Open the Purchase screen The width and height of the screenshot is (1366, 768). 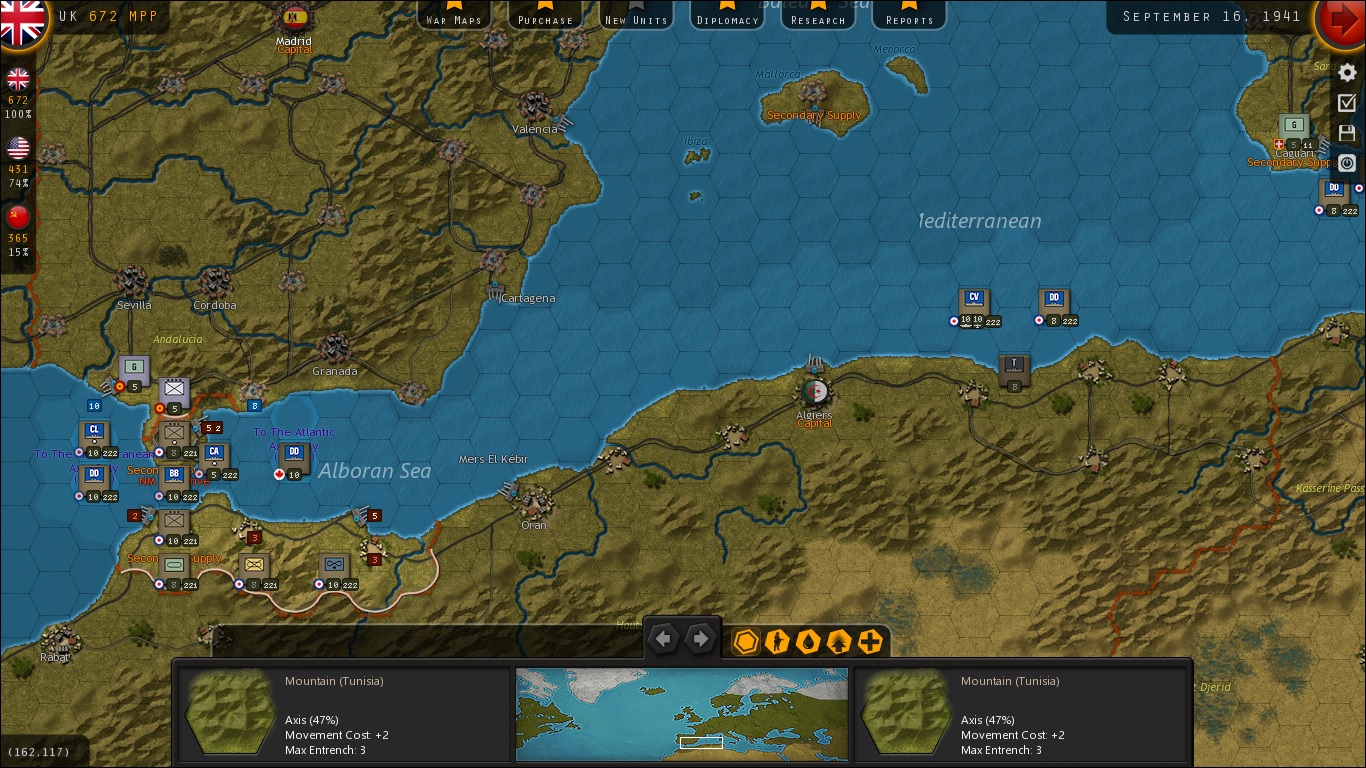click(x=545, y=17)
